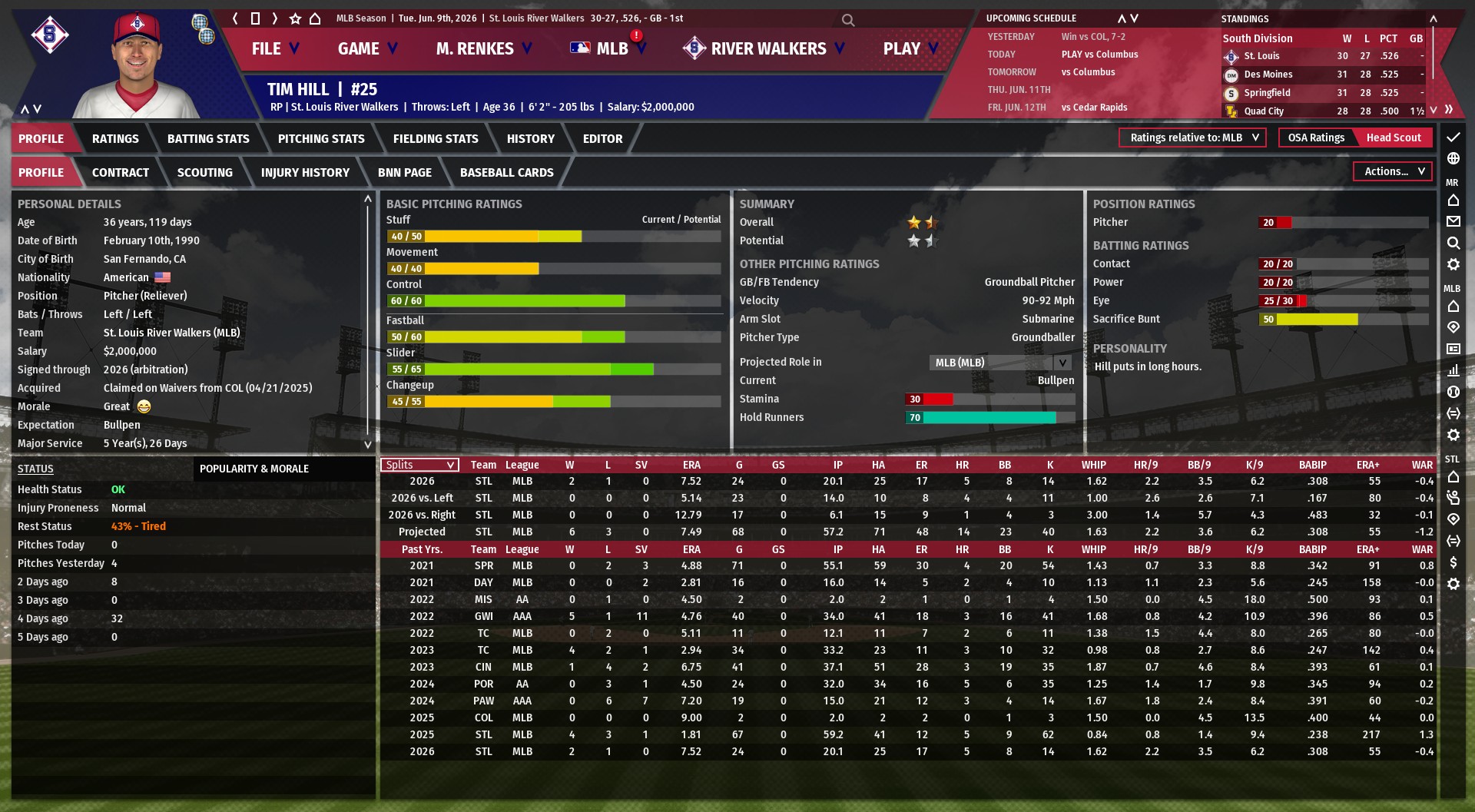Open the player EDITOR tab
The image size is (1475, 812).
coord(602,139)
